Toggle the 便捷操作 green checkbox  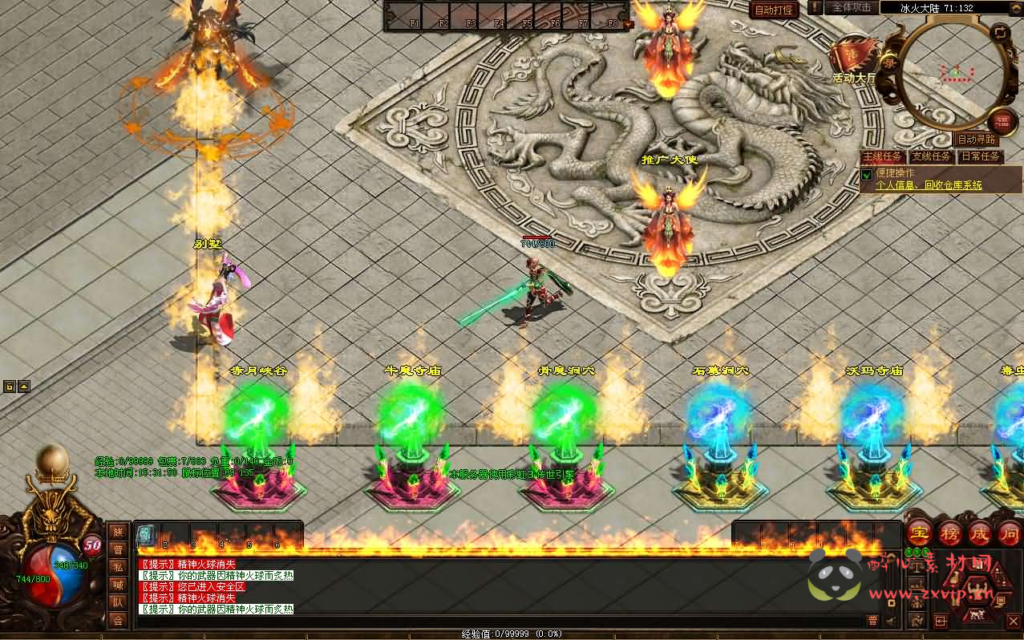point(866,175)
